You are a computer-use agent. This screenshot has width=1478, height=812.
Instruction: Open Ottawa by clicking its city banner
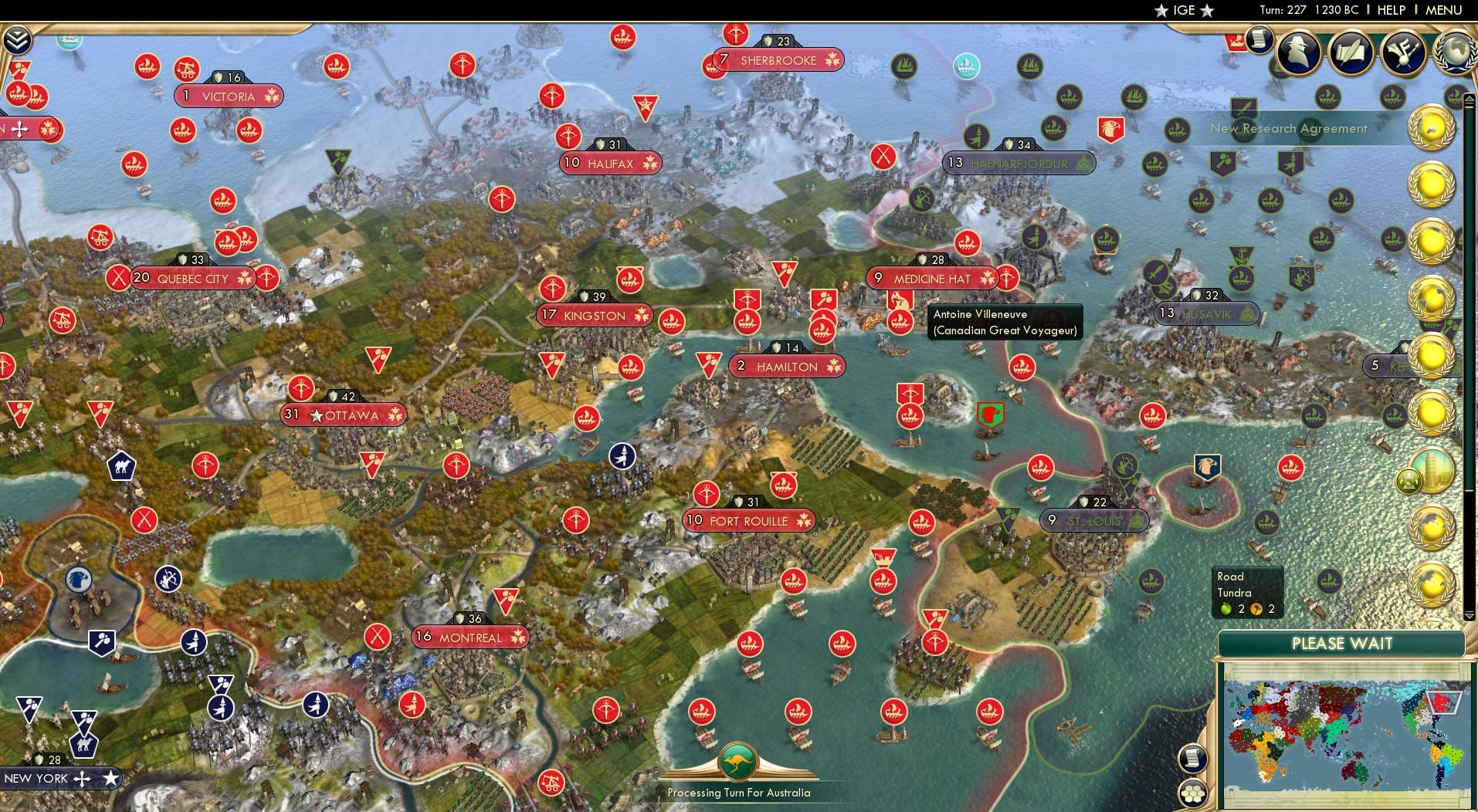click(345, 414)
